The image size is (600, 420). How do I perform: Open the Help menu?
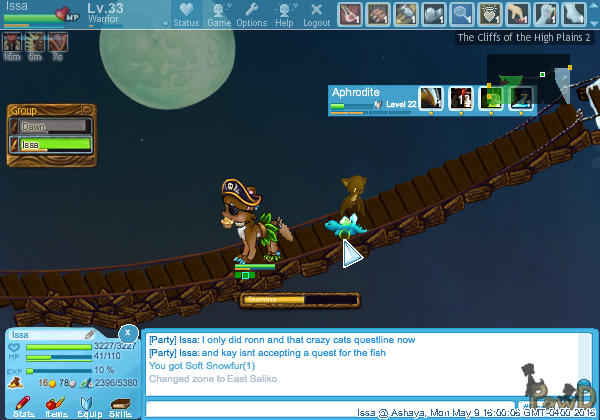point(285,13)
